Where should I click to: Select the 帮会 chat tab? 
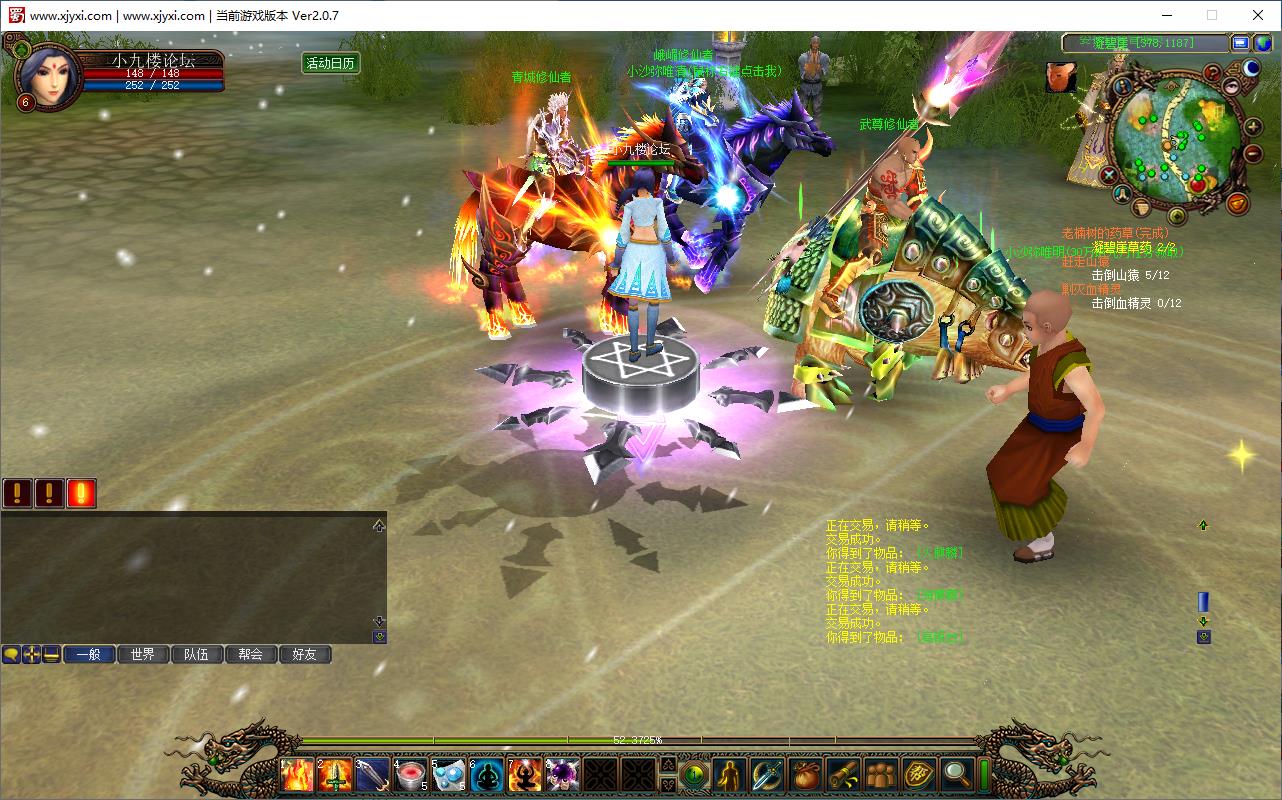tap(250, 654)
